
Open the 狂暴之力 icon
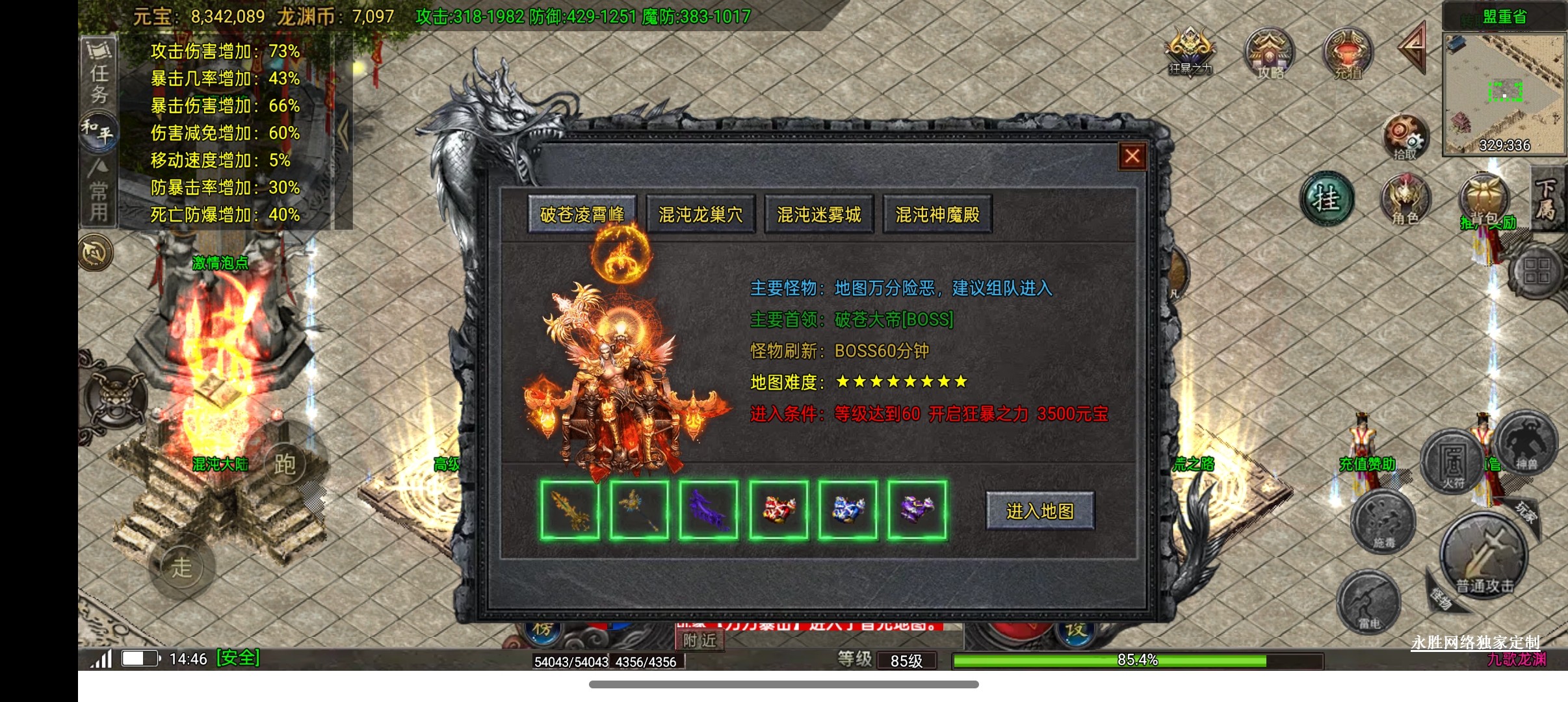(1190, 52)
